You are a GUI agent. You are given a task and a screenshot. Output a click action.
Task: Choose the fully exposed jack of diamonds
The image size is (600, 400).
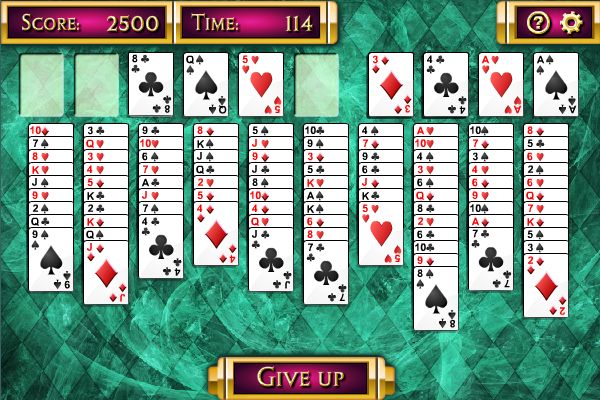[x=106, y=272]
